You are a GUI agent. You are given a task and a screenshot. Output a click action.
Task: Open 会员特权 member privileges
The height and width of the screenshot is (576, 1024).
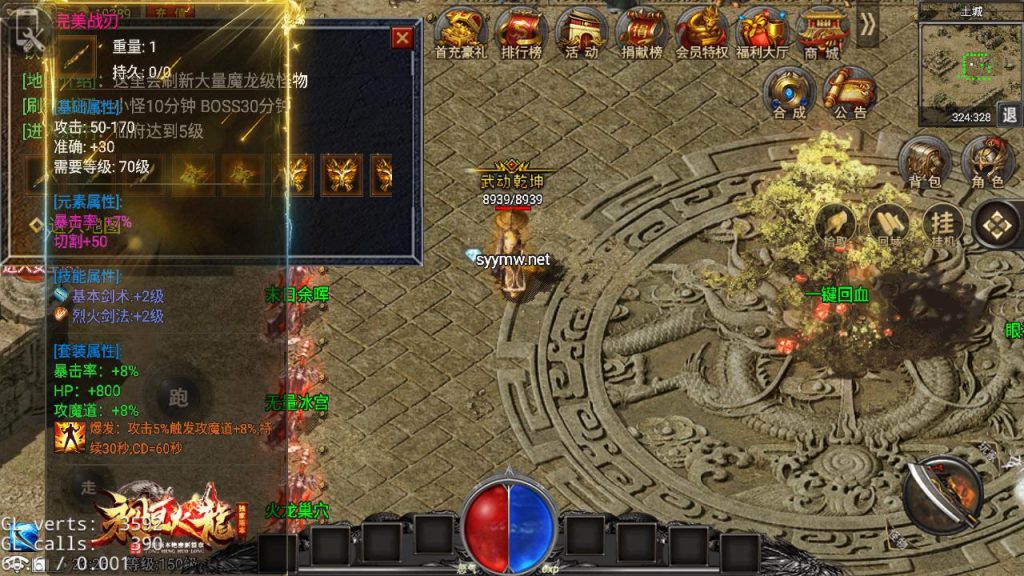pyautogui.click(x=701, y=33)
